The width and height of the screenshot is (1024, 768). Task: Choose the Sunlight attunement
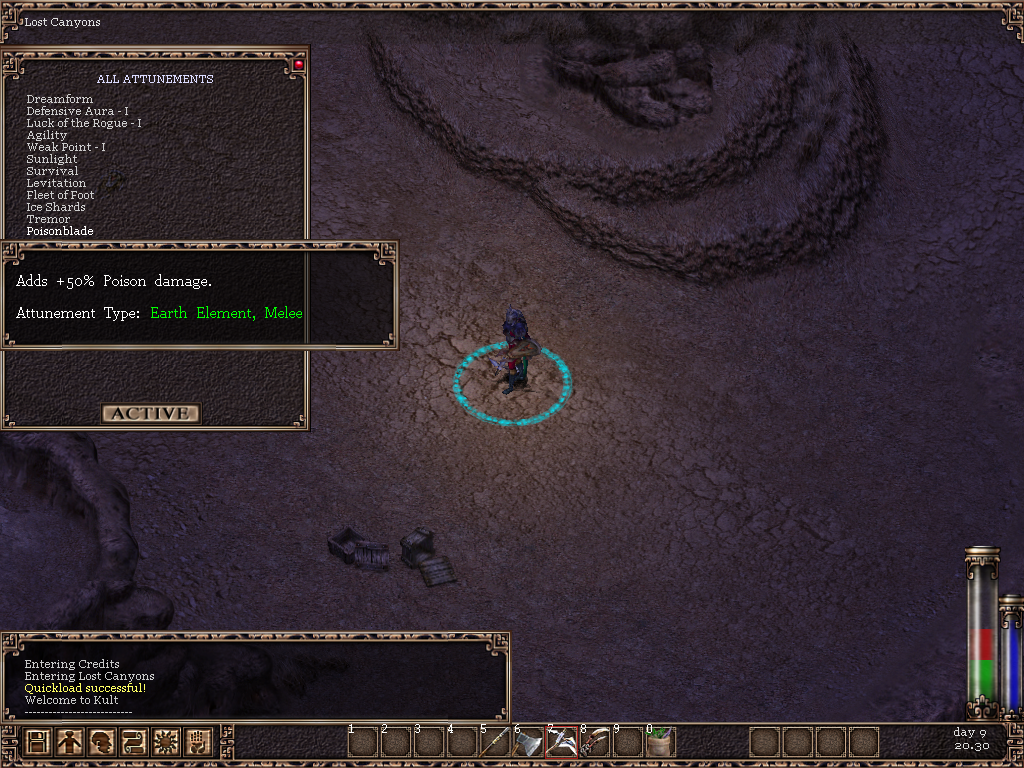click(52, 159)
